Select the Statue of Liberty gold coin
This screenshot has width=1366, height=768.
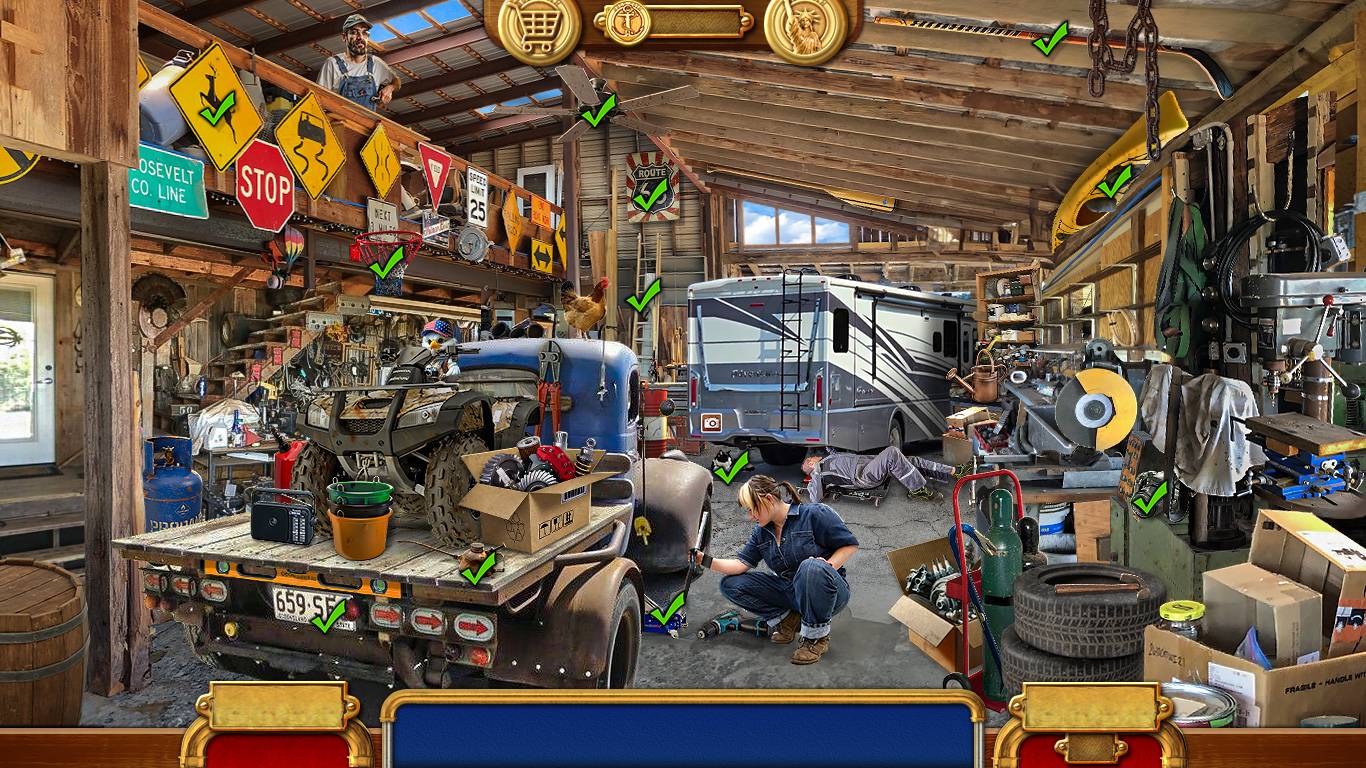(x=805, y=31)
